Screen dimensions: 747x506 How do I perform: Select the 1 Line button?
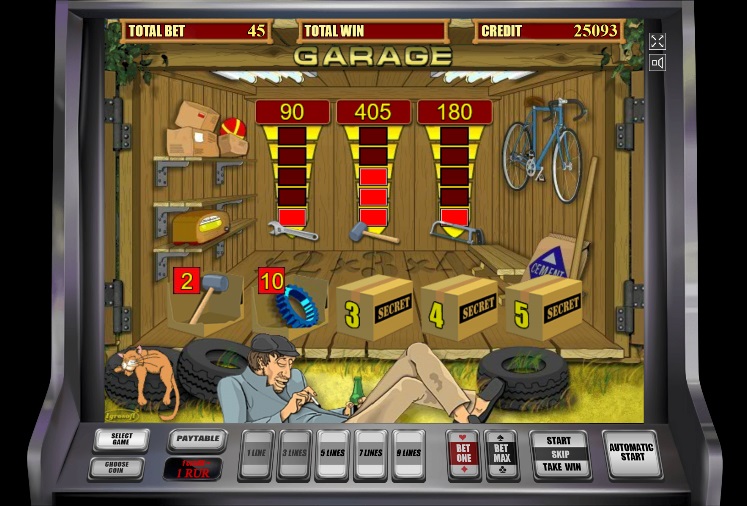click(257, 452)
